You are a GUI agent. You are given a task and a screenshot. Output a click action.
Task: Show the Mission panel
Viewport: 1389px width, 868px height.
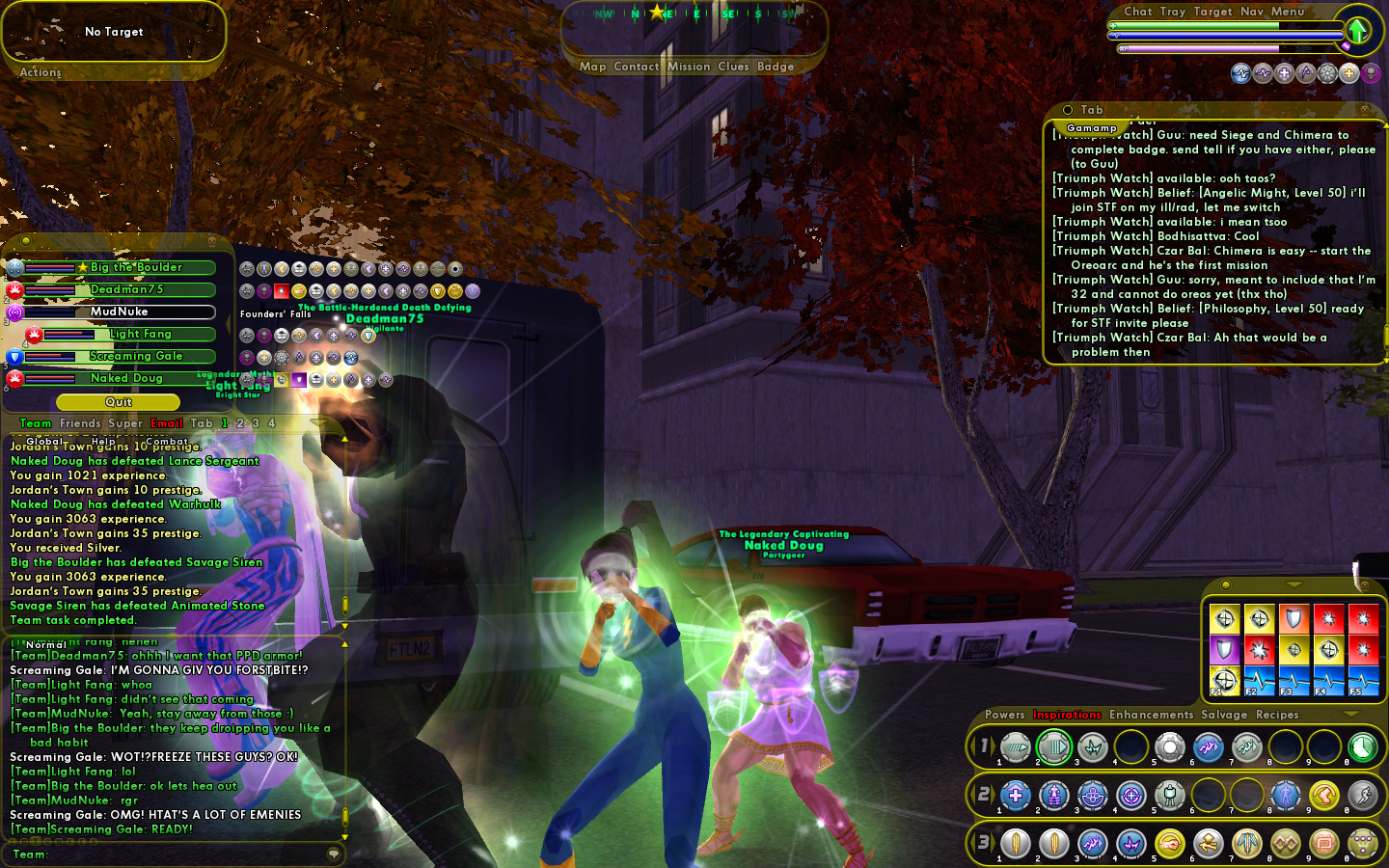click(689, 67)
